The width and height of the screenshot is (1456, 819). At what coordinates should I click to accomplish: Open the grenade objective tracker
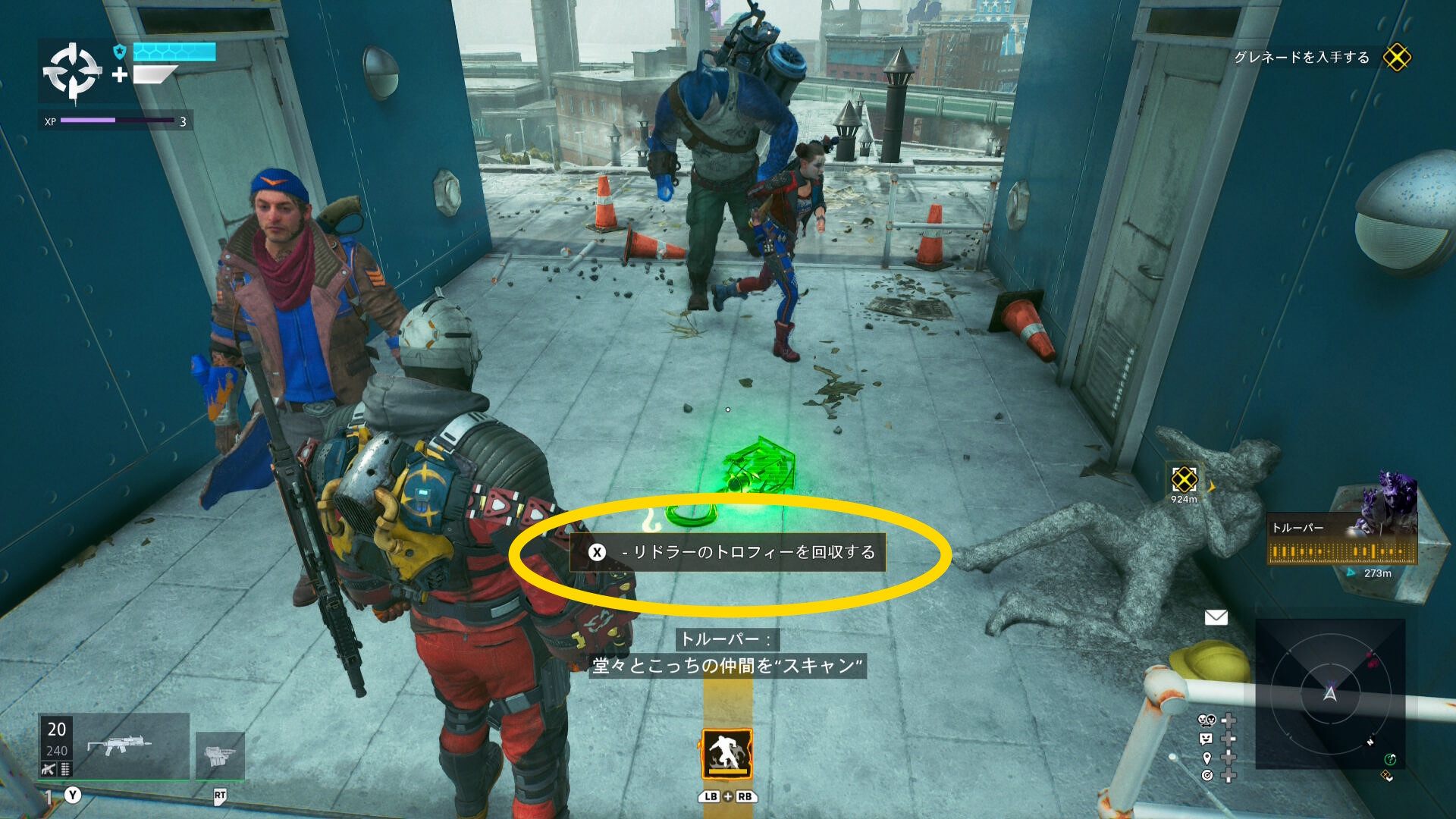tap(1396, 58)
